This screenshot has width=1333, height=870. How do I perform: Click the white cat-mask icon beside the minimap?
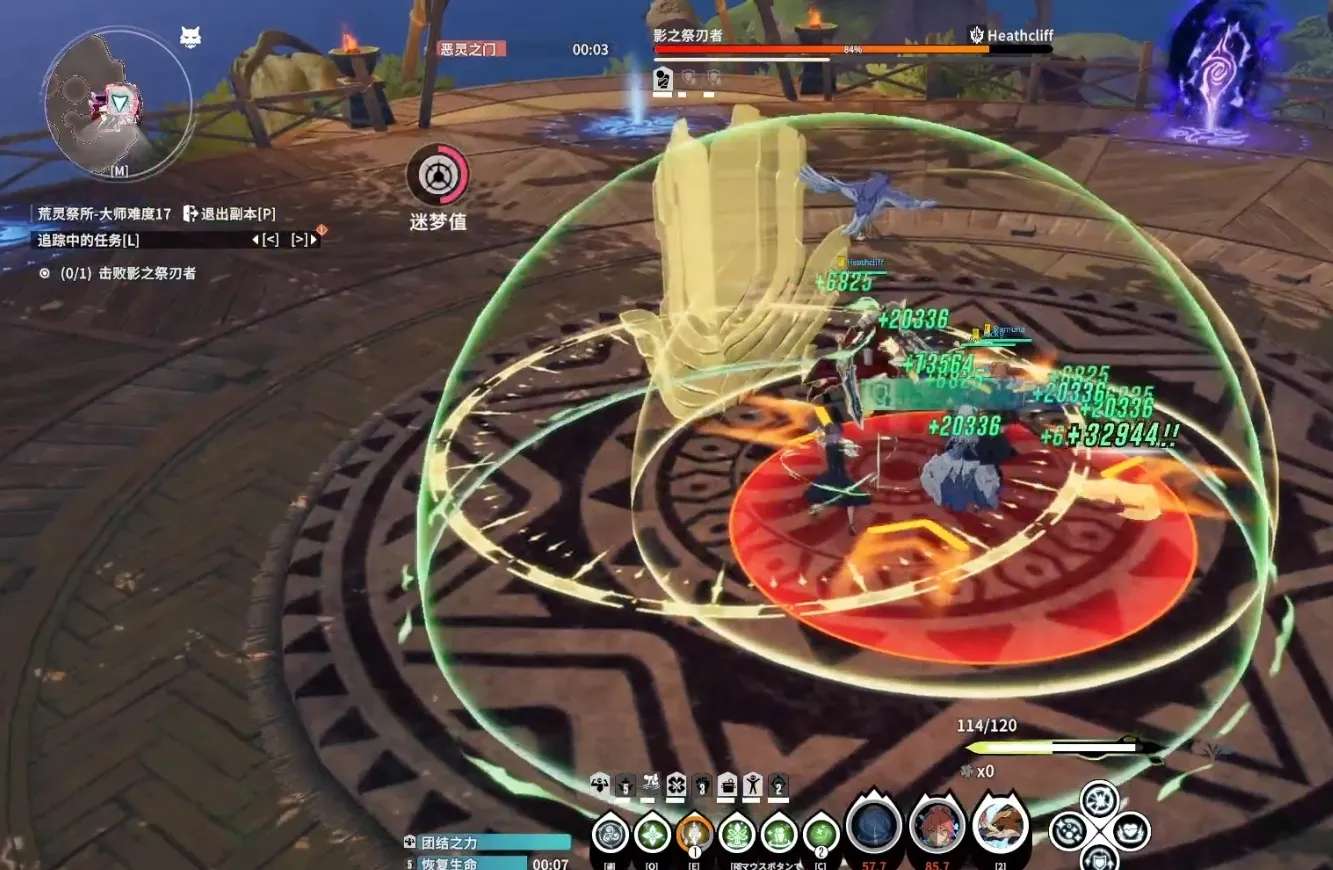[x=190, y=38]
